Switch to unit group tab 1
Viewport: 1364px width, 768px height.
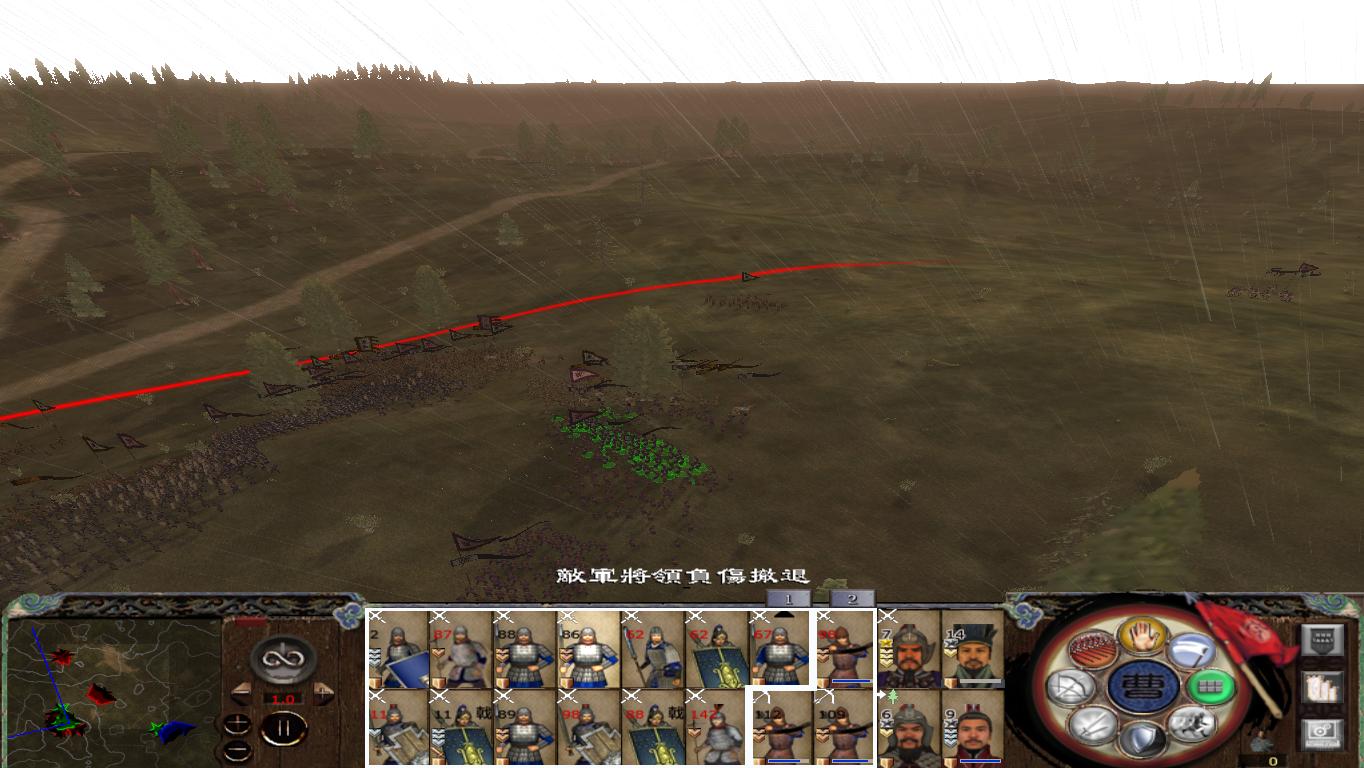tap(787, 597)
